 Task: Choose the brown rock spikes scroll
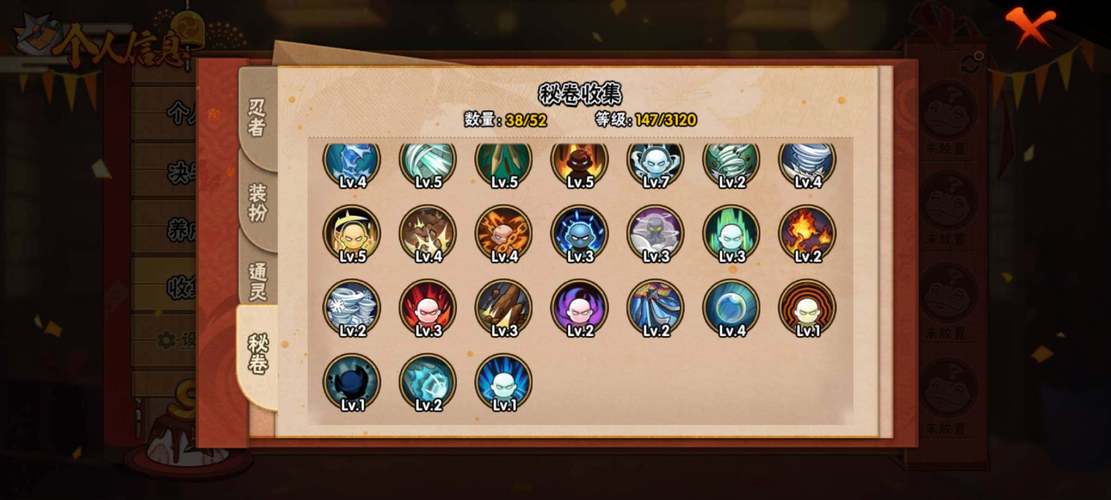point(427,233)
